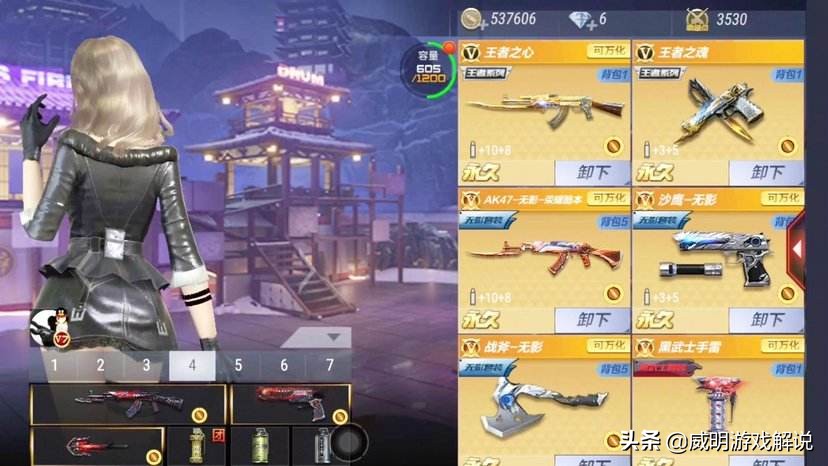Switch to loadout bag 1
The width and height of the screenshot is (828, 466).
pos(54,366)
